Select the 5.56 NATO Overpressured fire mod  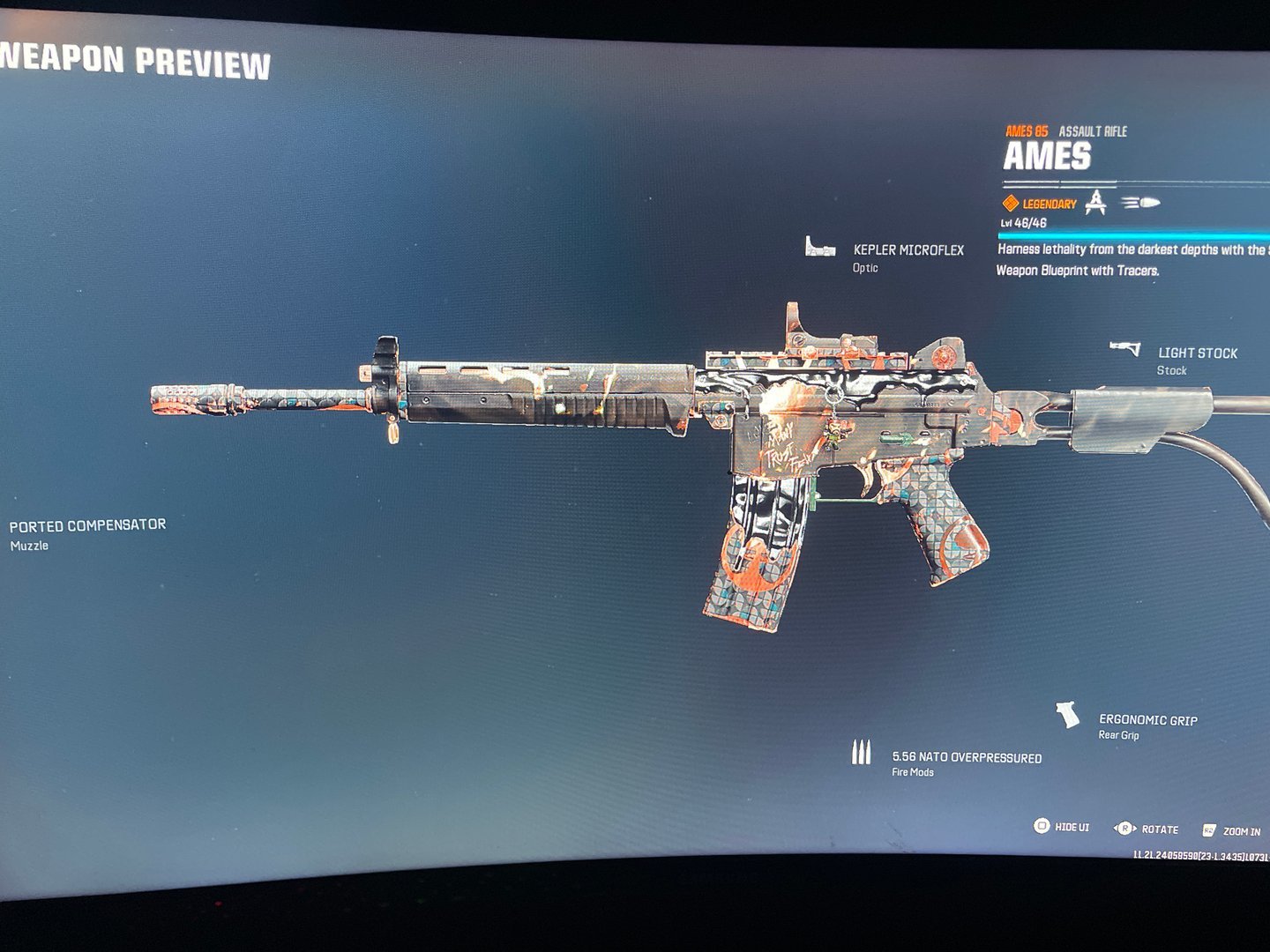[x=966, y=758]
